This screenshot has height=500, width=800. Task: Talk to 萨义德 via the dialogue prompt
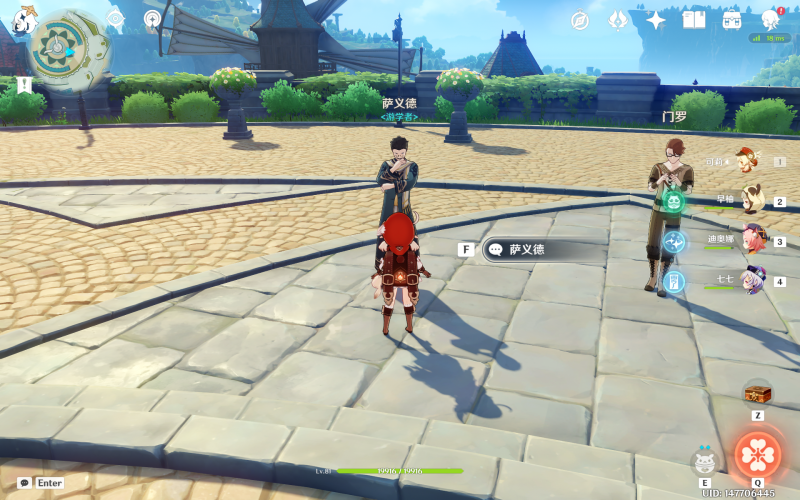point(544,249)
